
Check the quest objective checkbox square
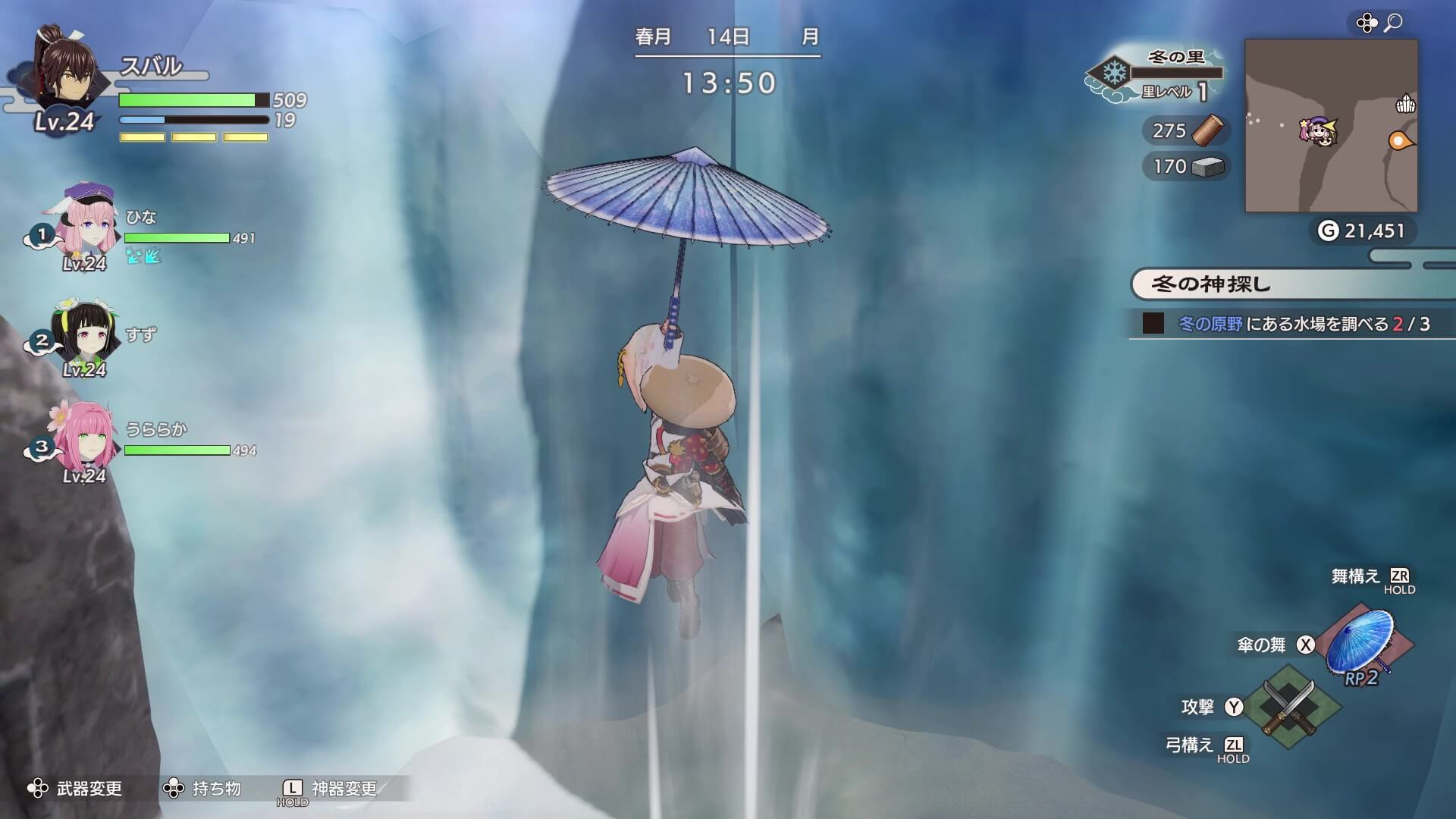tap(1152, 325)
